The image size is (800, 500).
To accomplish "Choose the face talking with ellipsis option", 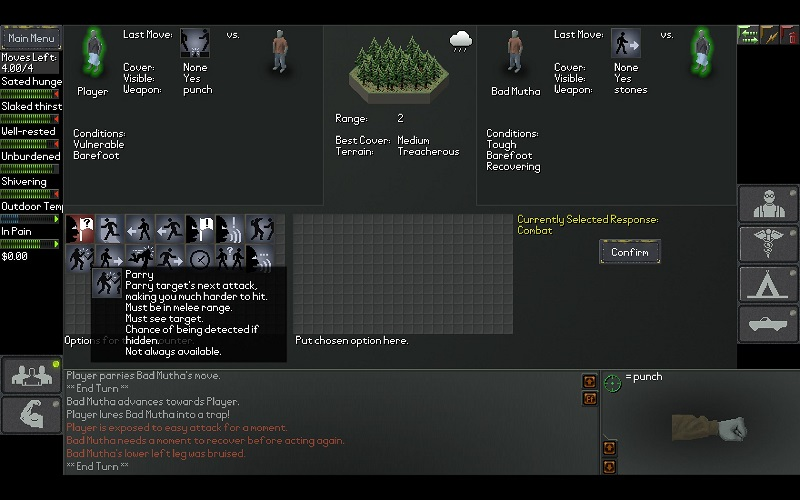I will [x=259, y=258].
